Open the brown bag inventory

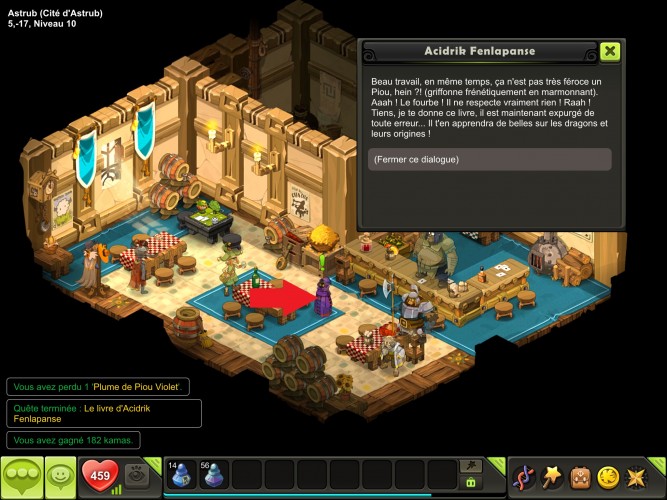(580, 477)
